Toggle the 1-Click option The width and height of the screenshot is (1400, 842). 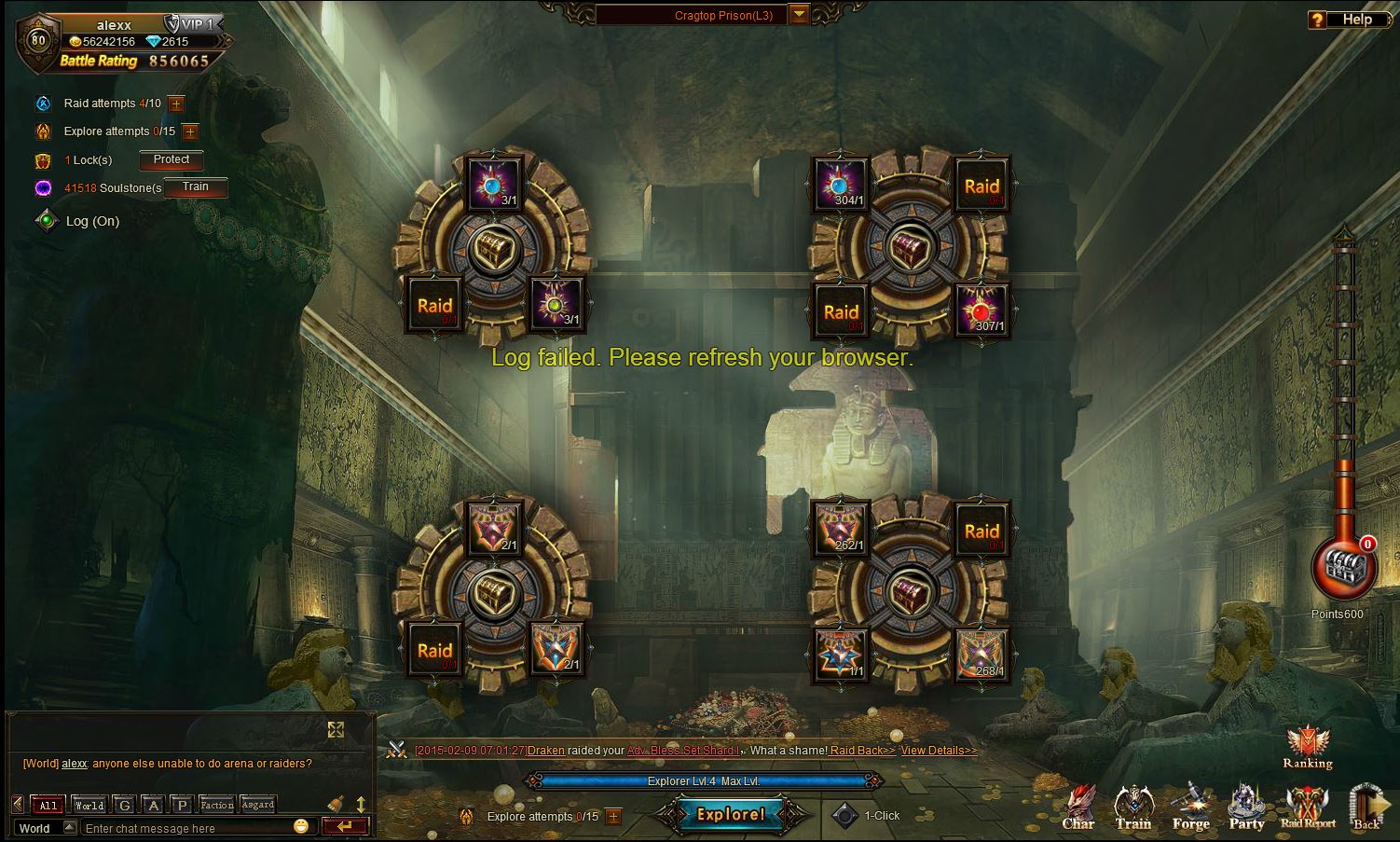point(844,816)
